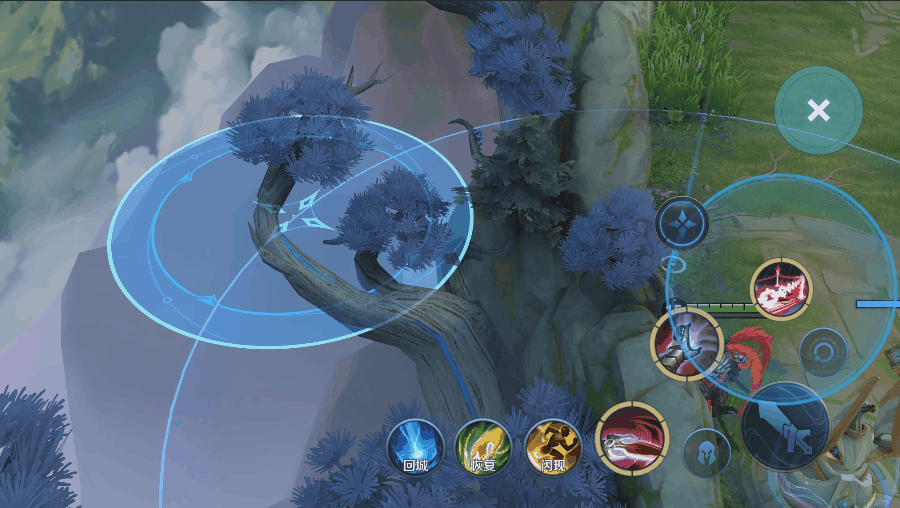Activate the armored gauntlet skill
Screen dimensions: 900x508
tap(686, 343)
